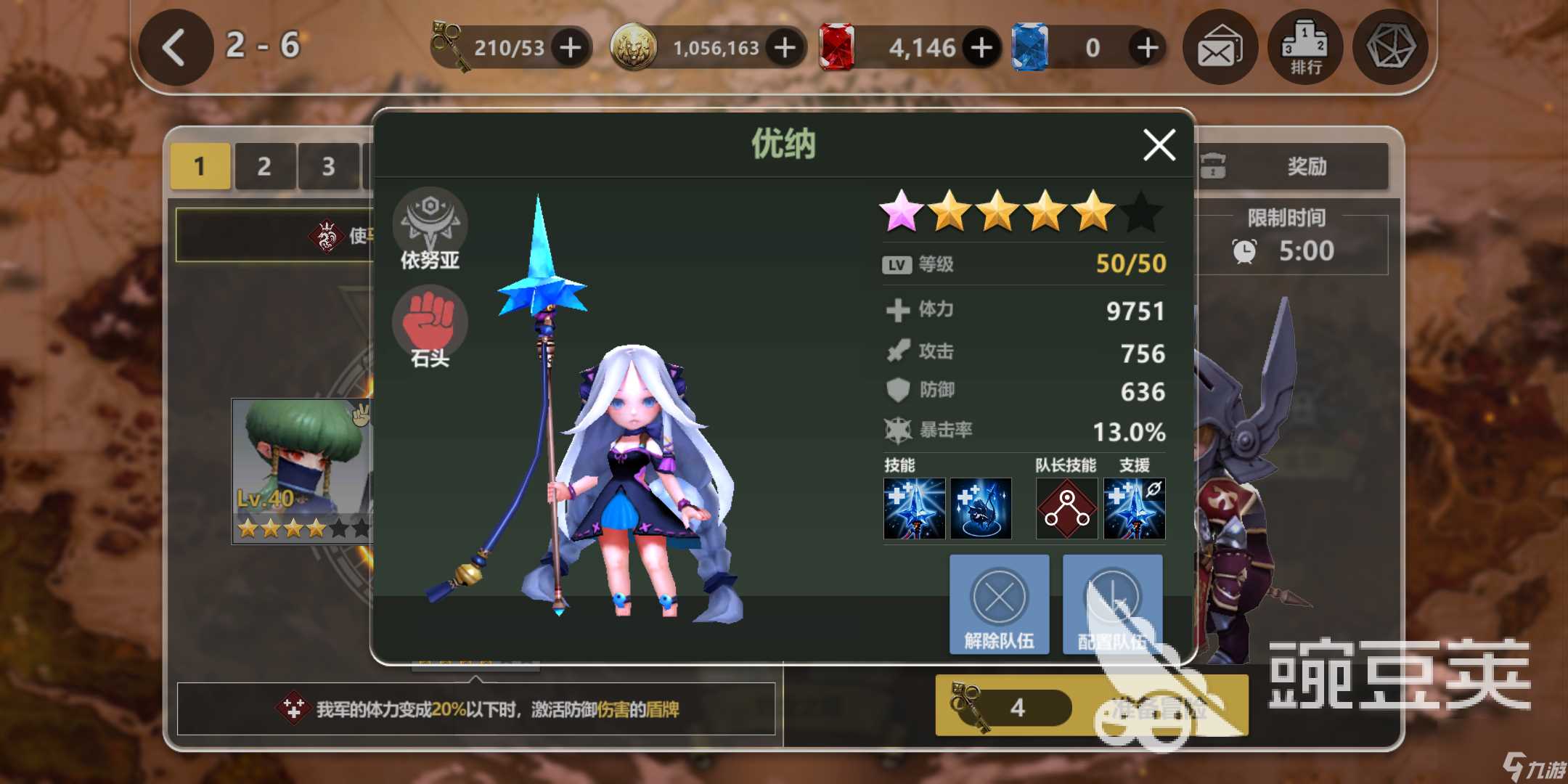The height and width of the screenshot is (784, 1568).
Task: View the second skill with creature icon
Action: click(x=981, y=508)
